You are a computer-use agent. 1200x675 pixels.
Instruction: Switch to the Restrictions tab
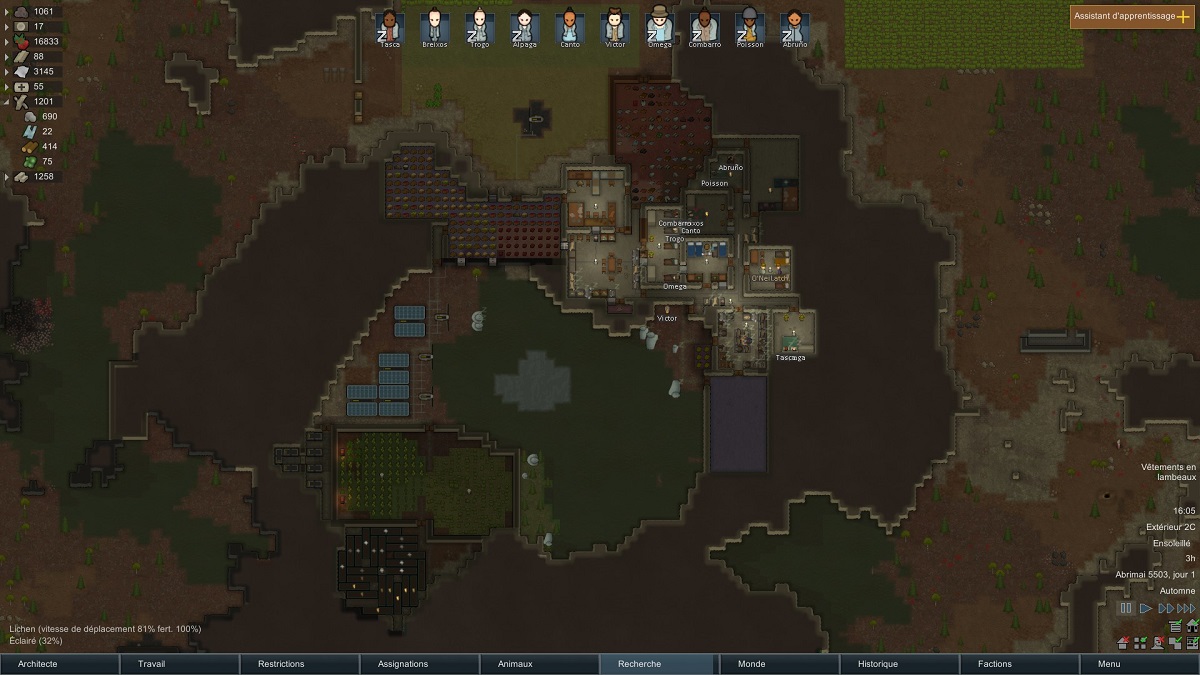[300, 664]
